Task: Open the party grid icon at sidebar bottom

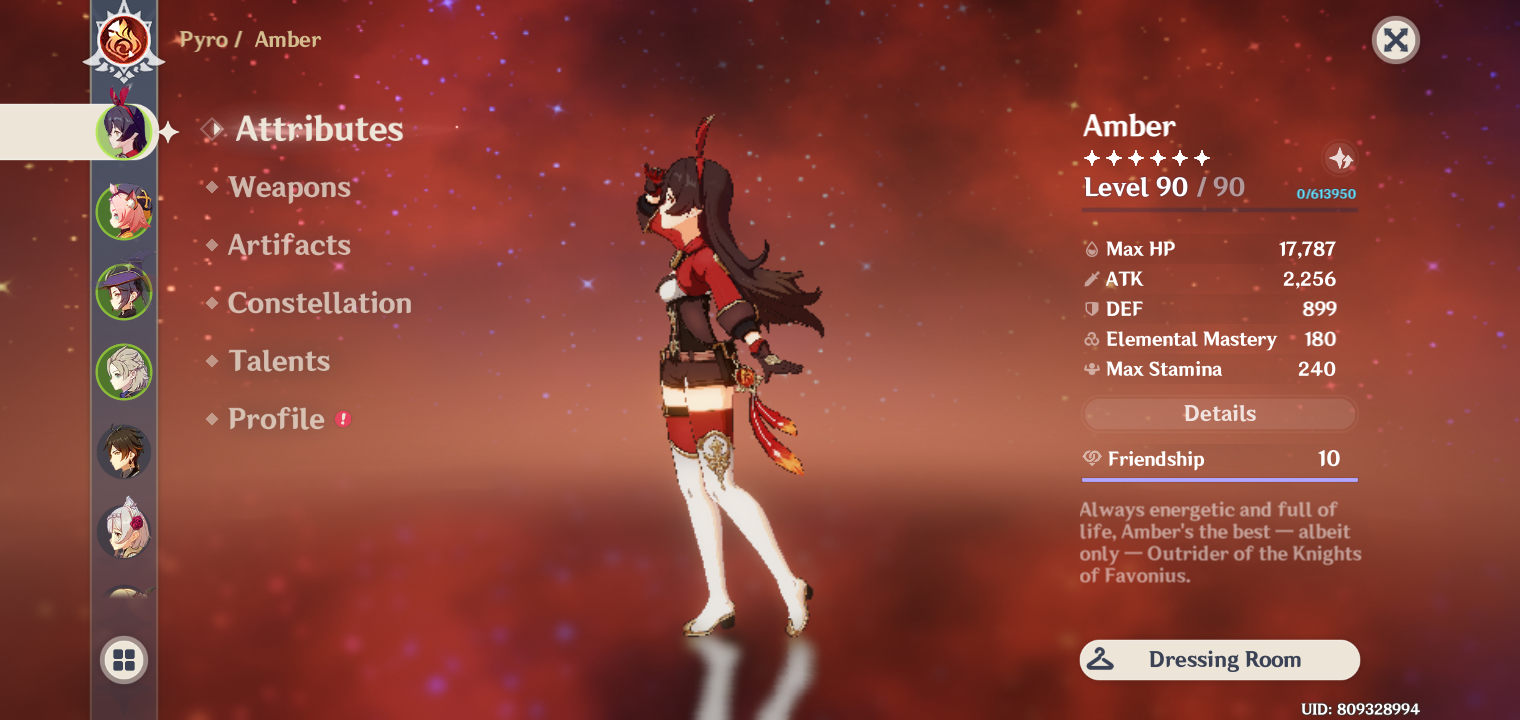Action: (x=123, y=659)
